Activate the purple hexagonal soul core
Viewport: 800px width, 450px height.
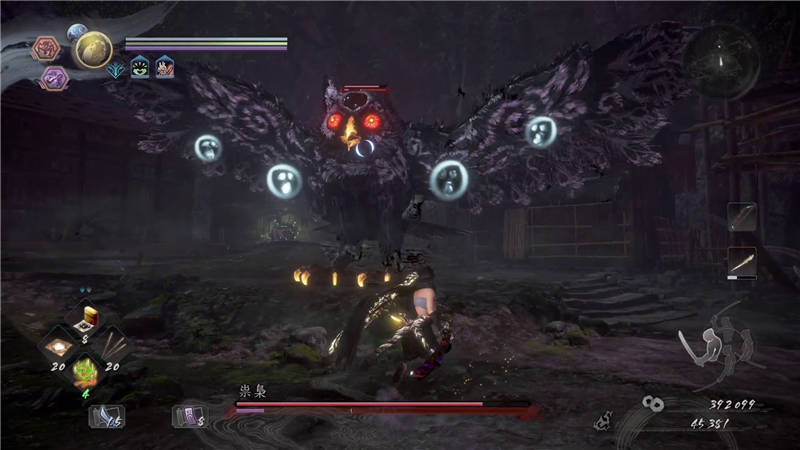coord(54,78)
